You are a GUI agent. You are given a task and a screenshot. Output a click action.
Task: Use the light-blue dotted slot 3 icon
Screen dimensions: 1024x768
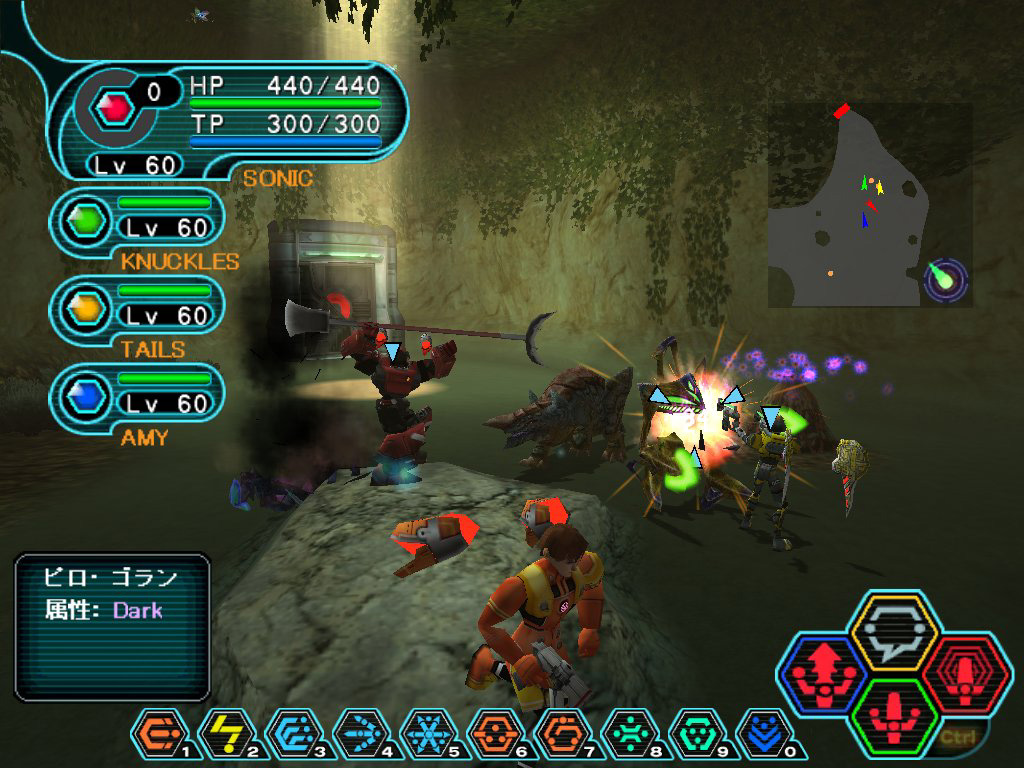pyautogui.click(x=290, y=735)
